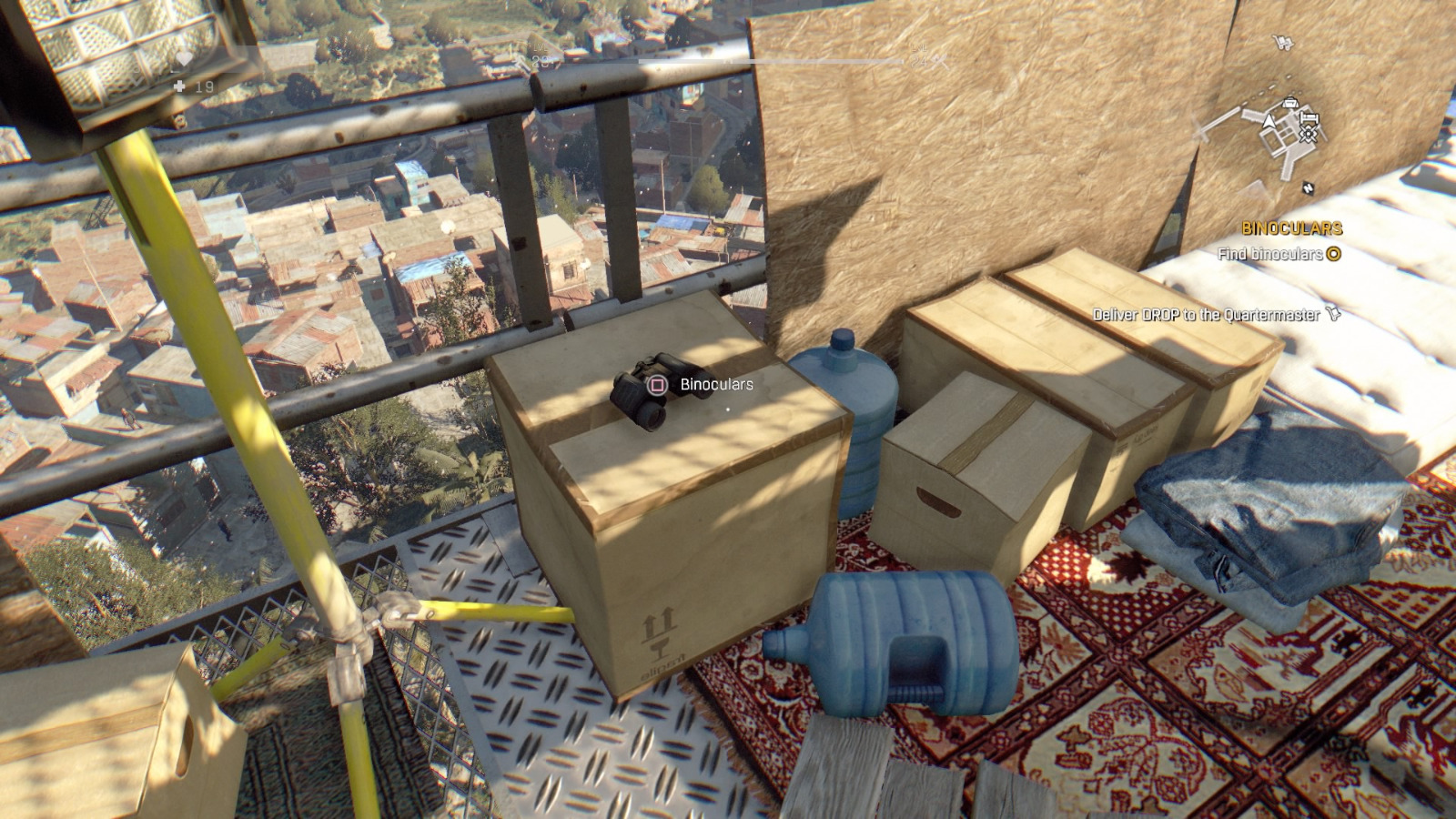
Task: Click the hand icon beside the DROP delivery text
Action: coord(1333,314)
